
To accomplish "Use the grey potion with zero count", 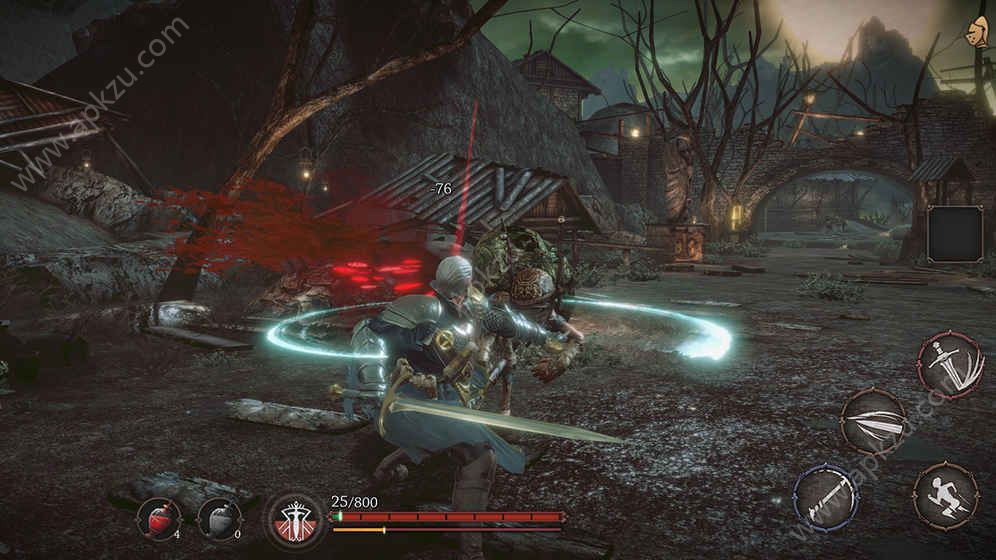I will pyautogui.click(x=219, y=519).
